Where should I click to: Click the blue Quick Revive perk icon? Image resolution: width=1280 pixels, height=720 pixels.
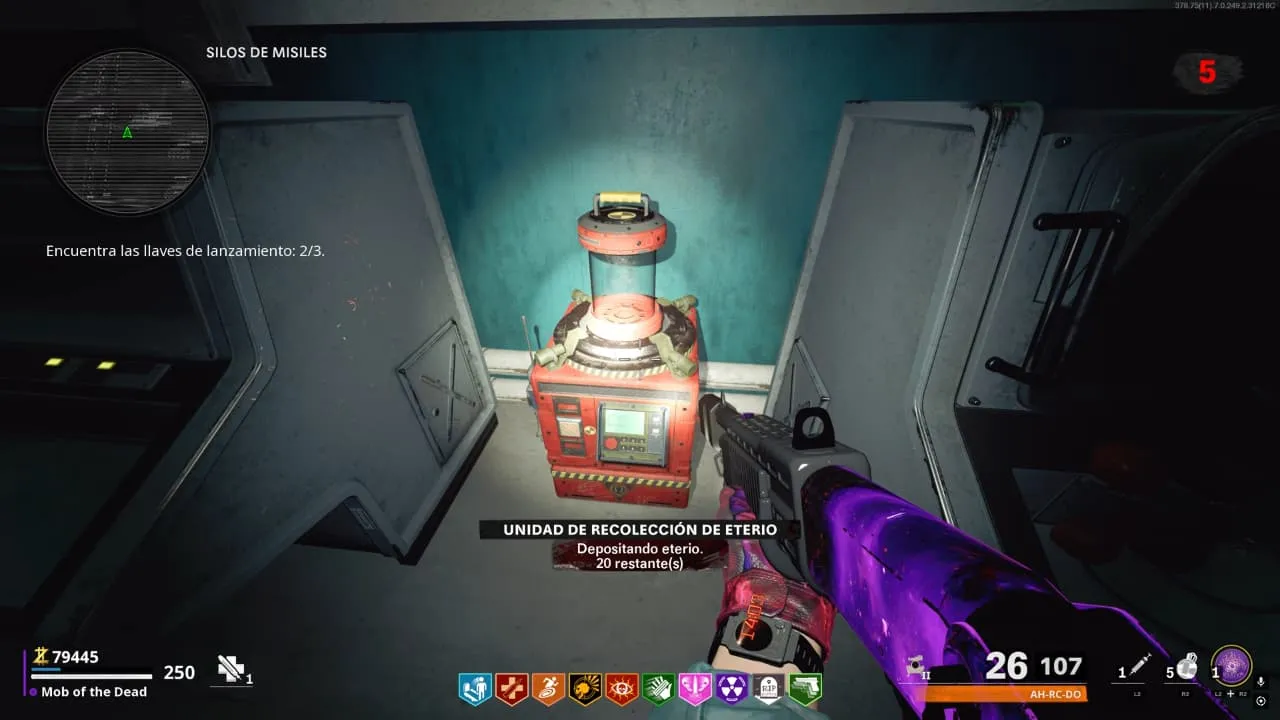click(x=475, y=688)
